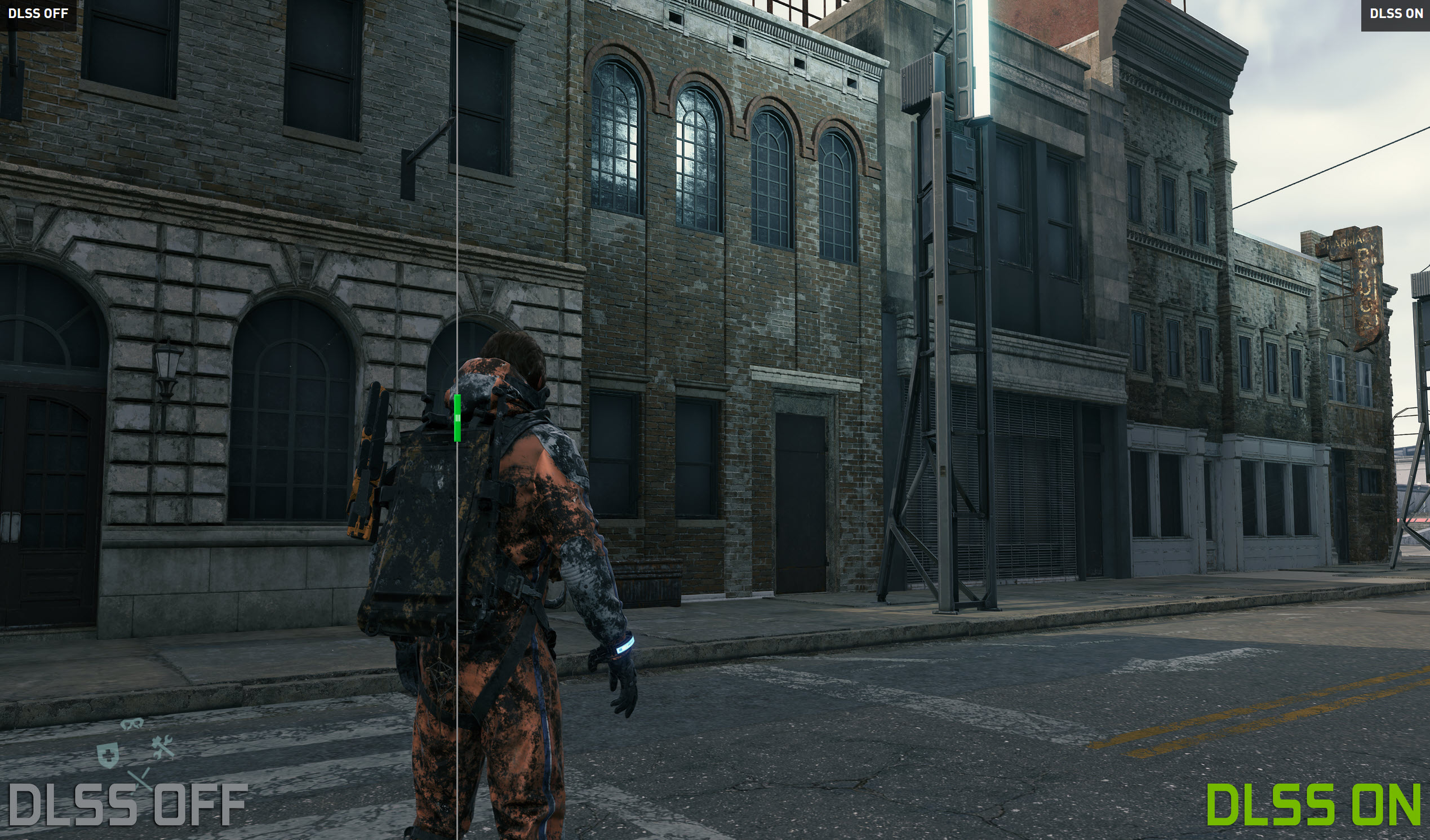Screen dimensions: 1430x840
Task: Select the goggles mask HUD icon
Action: click(132, 724)
